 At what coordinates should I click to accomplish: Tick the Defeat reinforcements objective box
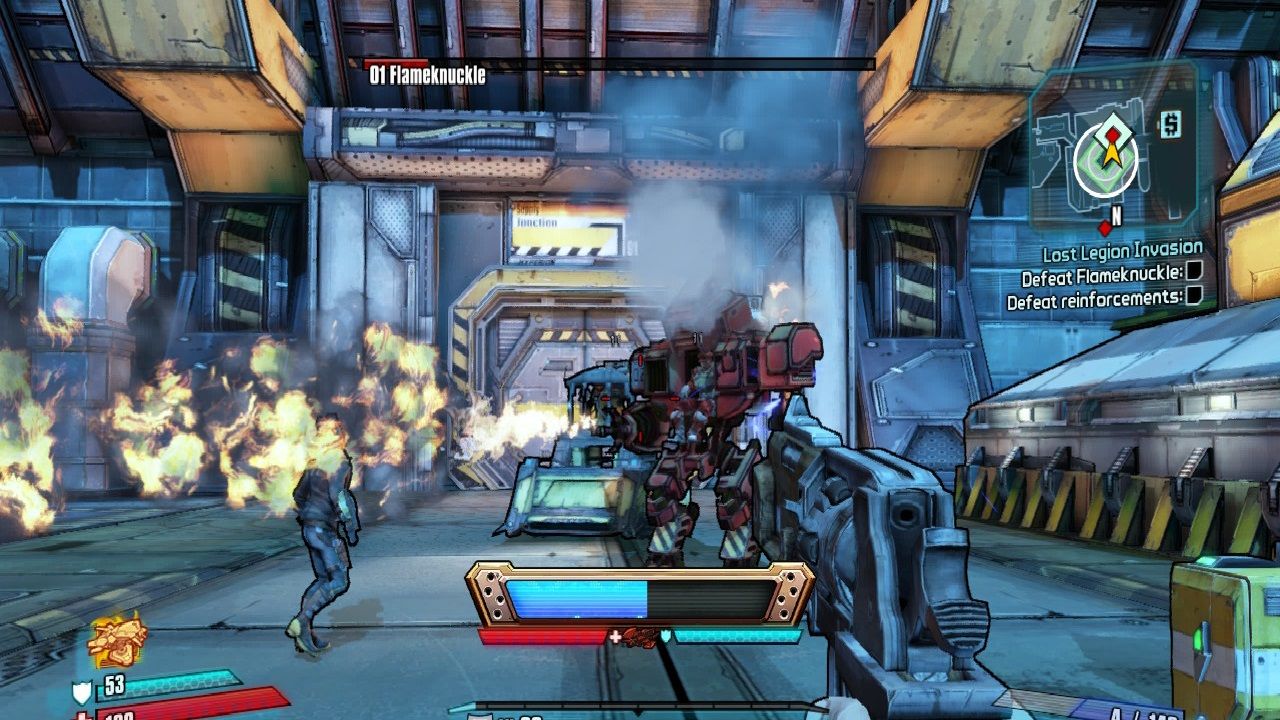coord(1193,296)
